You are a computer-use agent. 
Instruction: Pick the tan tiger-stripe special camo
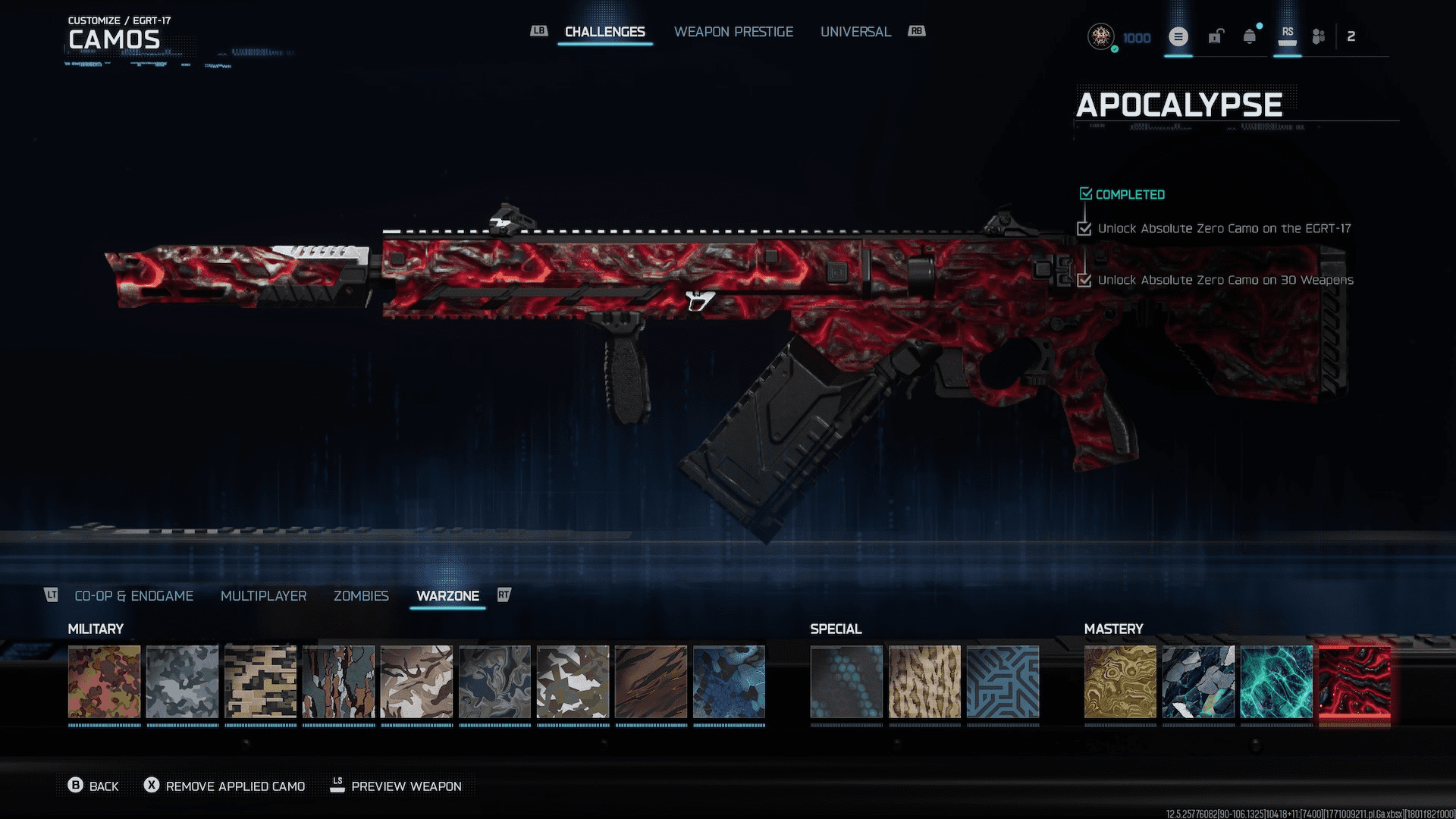[x=924, y=682]
